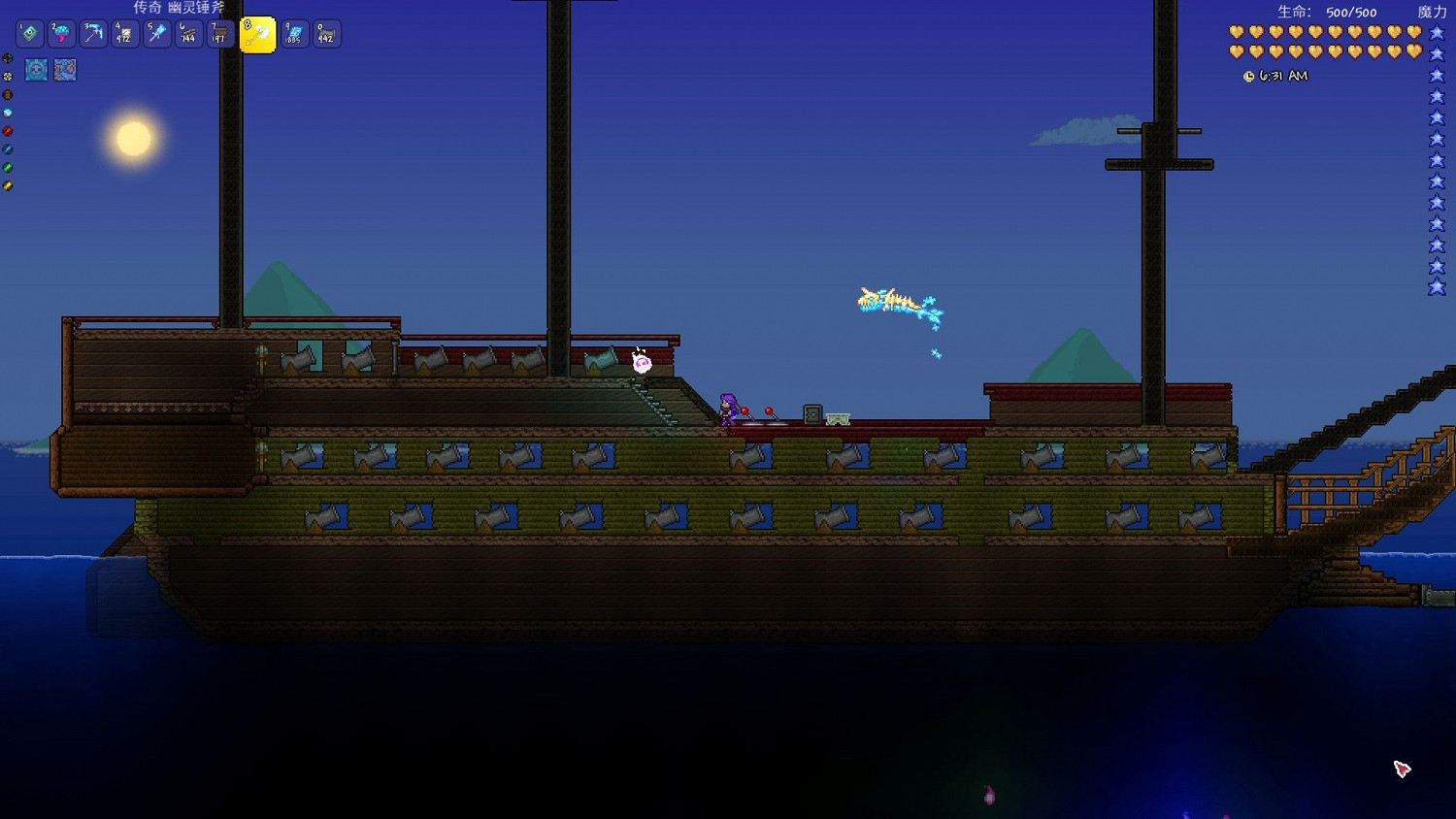Screen dimensions: 1456x819
Task: Select the stack of 1005 in slot 9
Action: click(293, 34)
